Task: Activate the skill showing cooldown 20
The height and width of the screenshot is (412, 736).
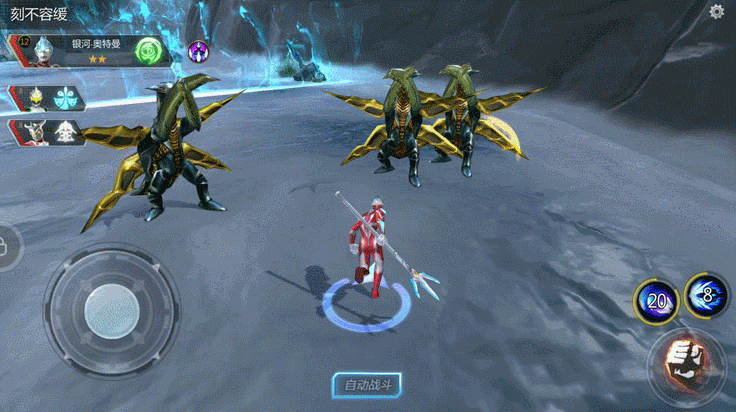Action: 654,299
